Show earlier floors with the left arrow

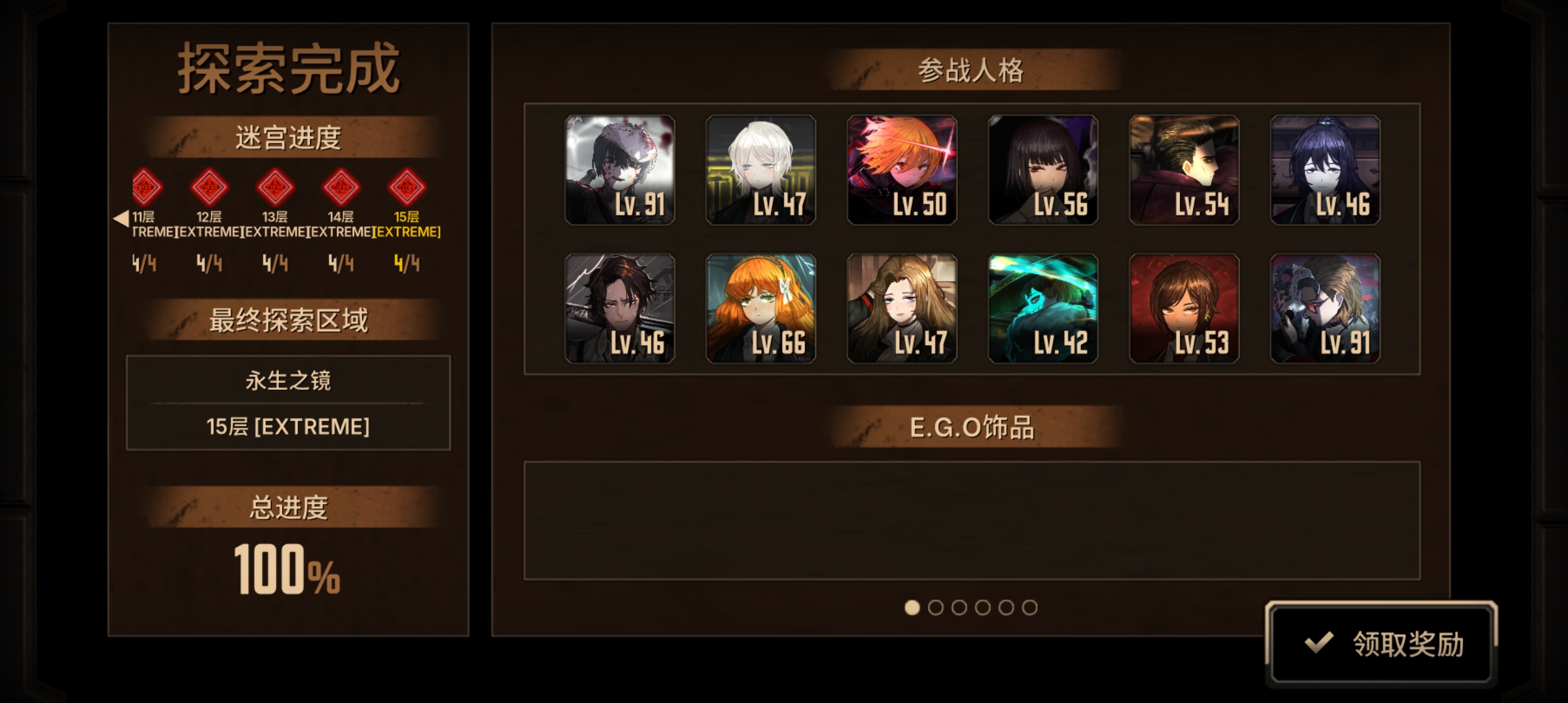pyautogui.click(x=120, y=218)
